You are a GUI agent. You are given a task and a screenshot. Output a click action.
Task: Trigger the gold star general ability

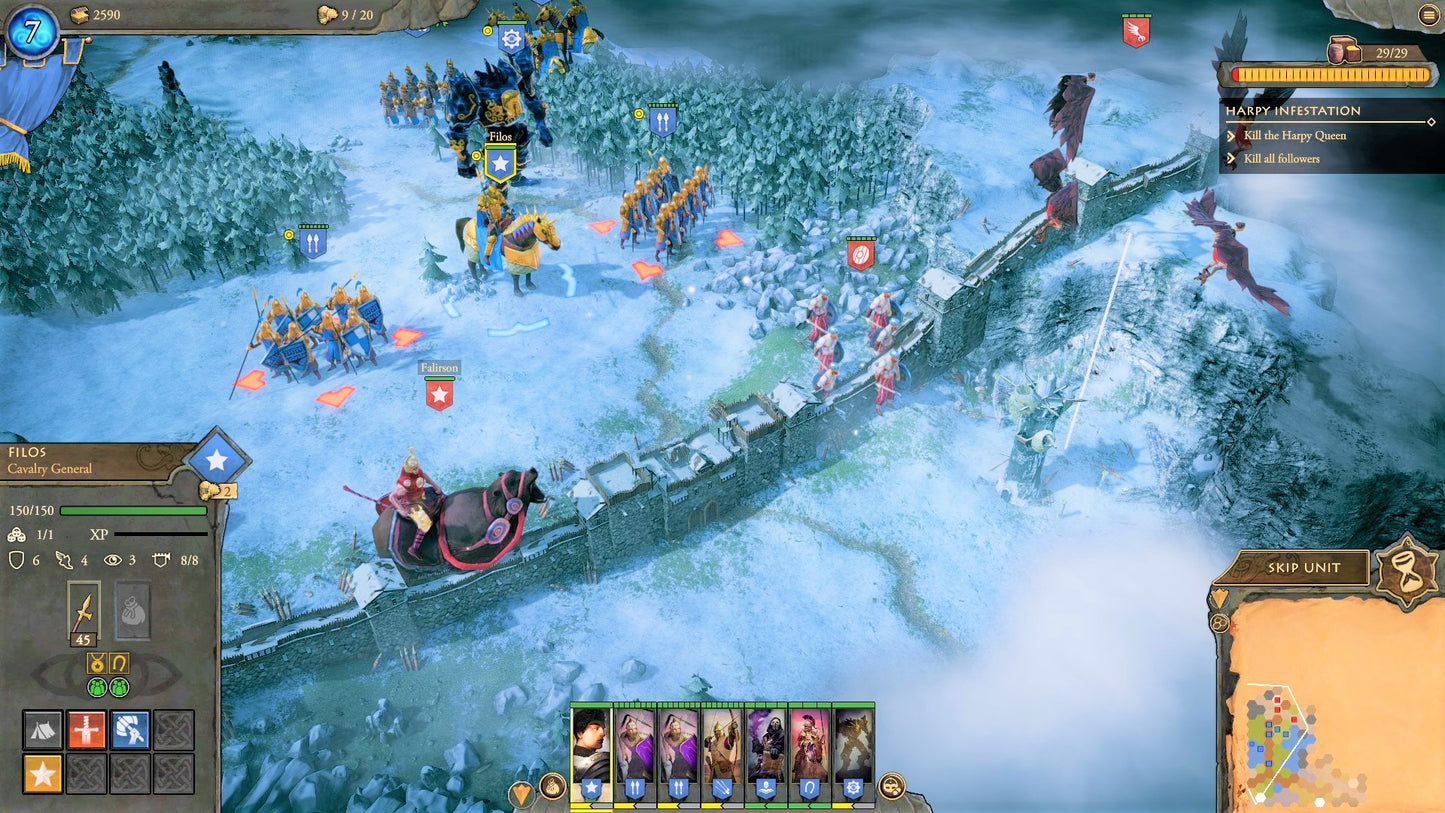point(43,773)
